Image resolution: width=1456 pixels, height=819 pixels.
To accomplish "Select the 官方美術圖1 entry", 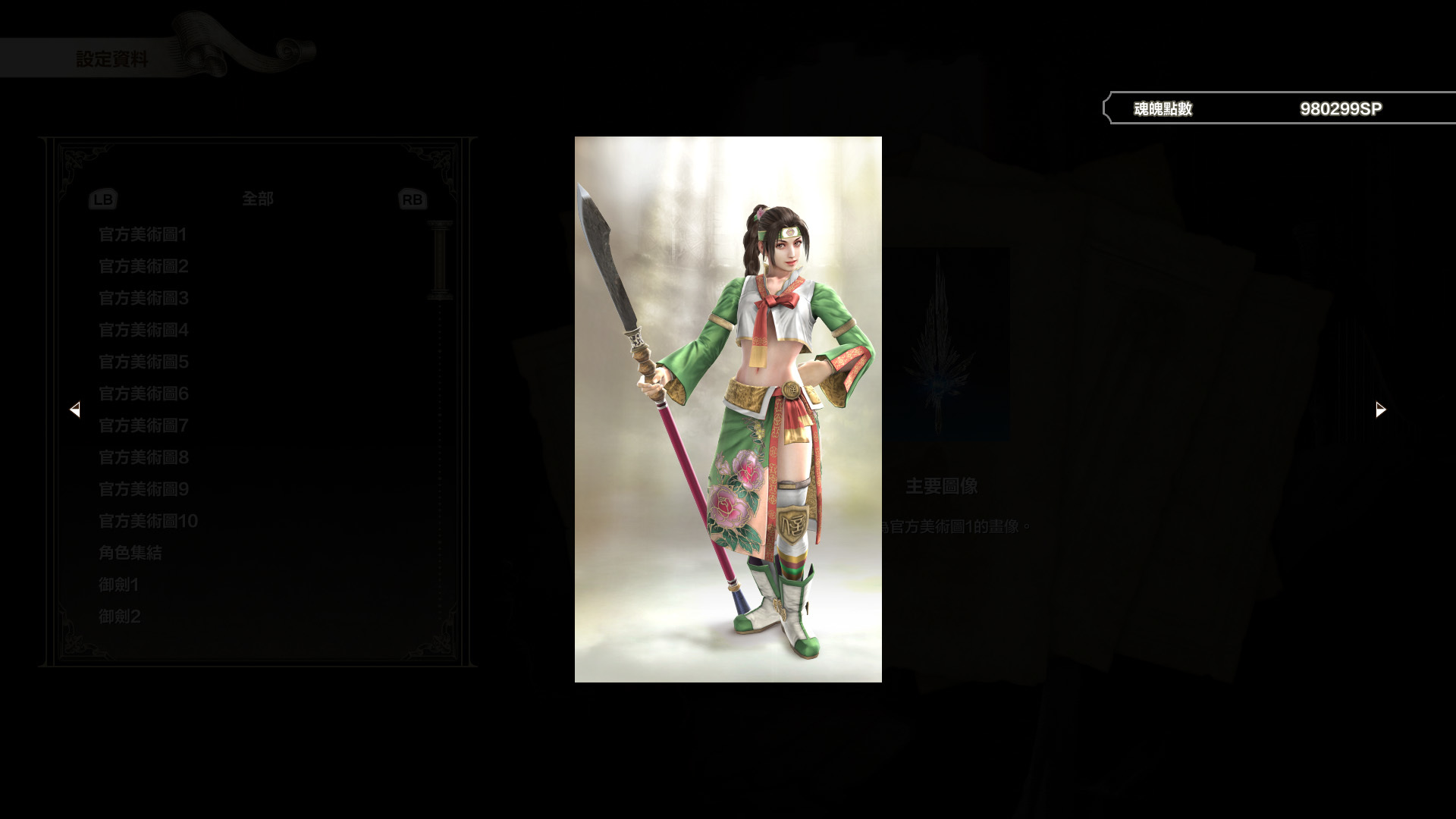I will pos(143,235).
